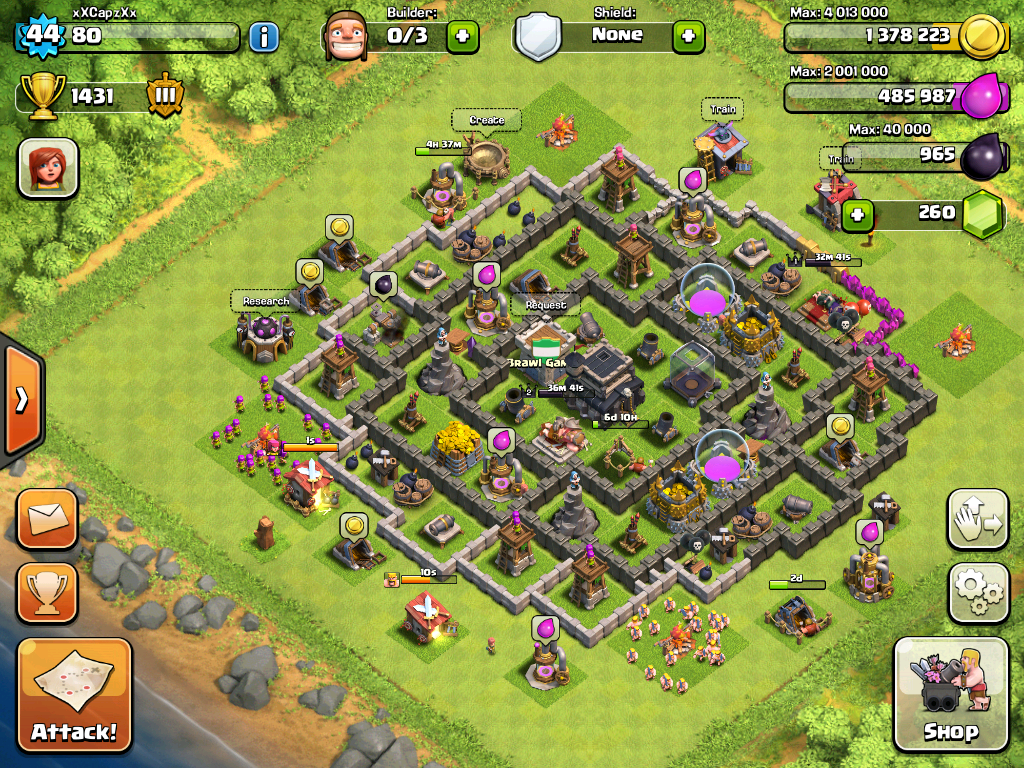Image resolution: width=1024 pixels, height=768 pixels.
Task: Open the mail inbox envelope button
Action: pos(47,519)
